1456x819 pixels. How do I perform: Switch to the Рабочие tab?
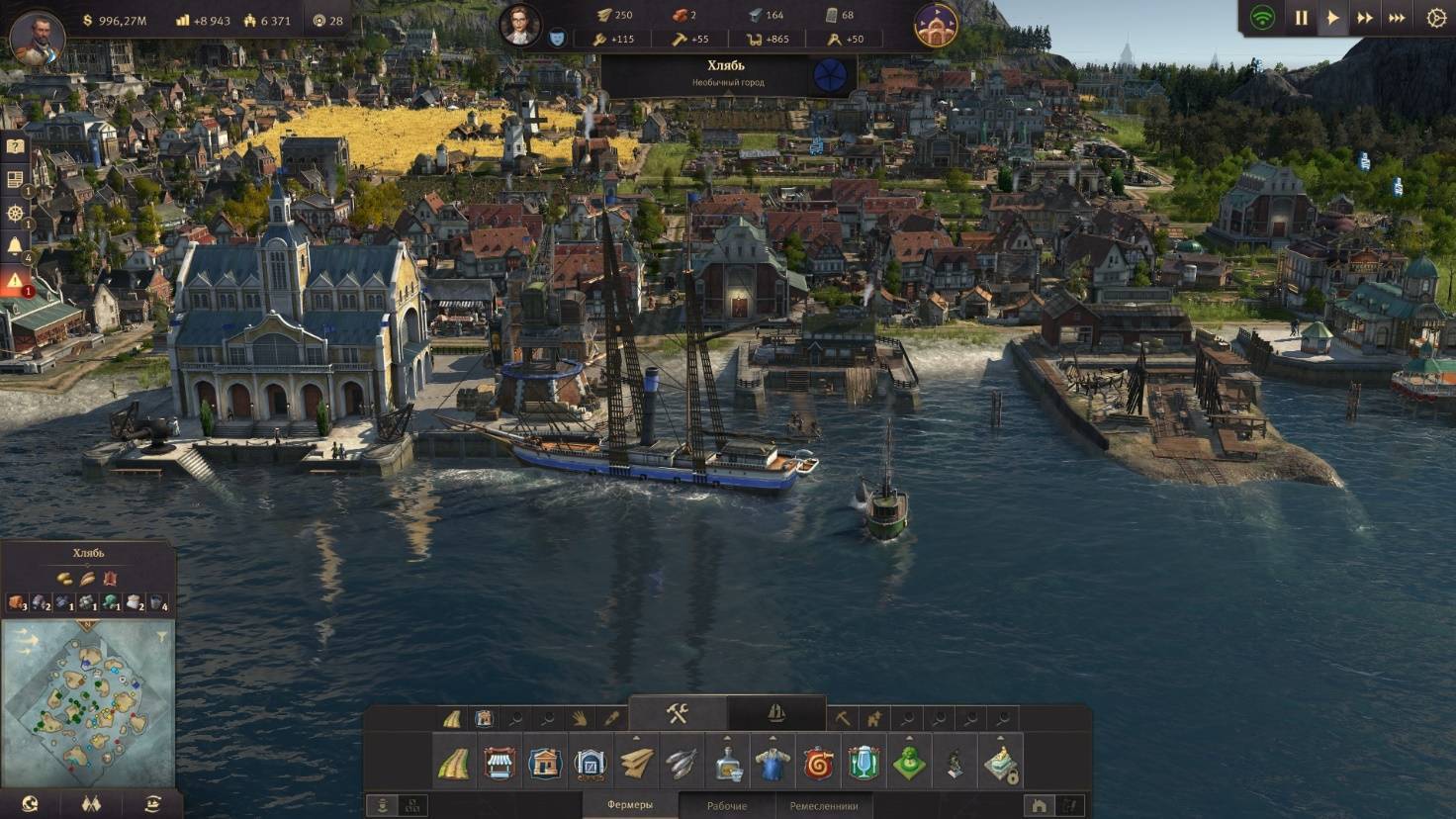[x=726, y=806]
